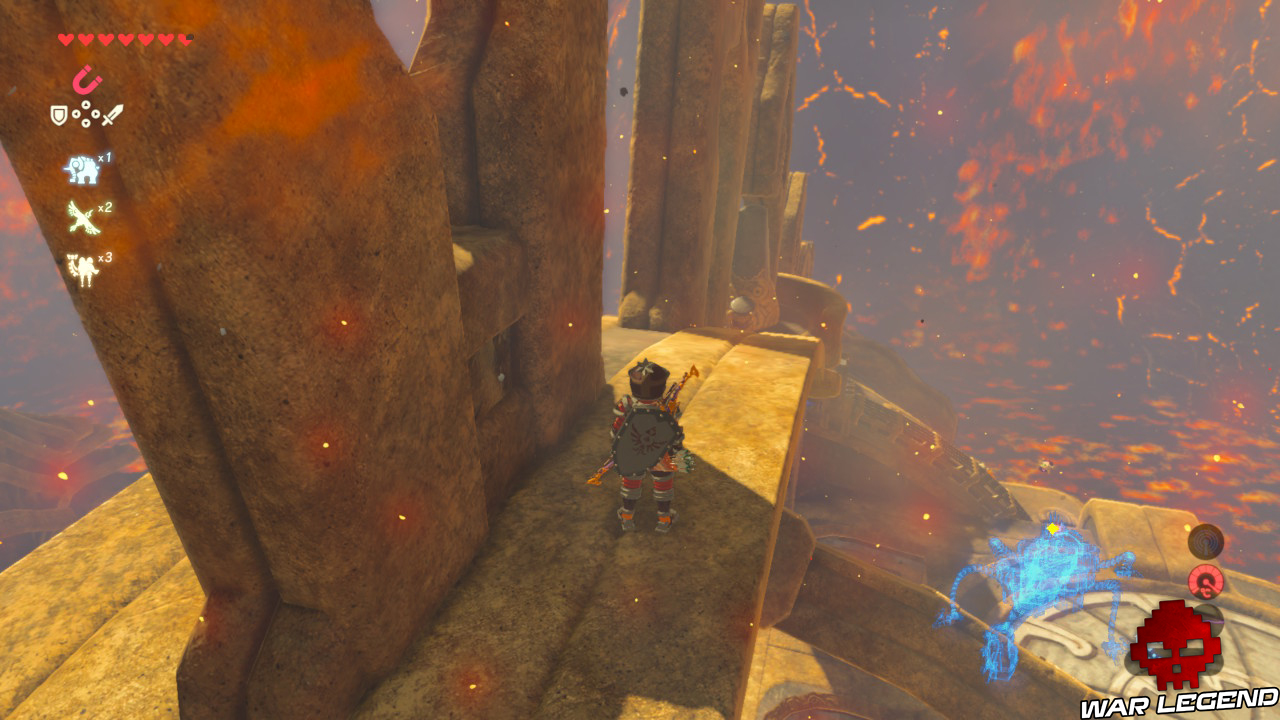Expand the x3 counter beside the warrior icon

pyautogui.click(x=104, y=256)
